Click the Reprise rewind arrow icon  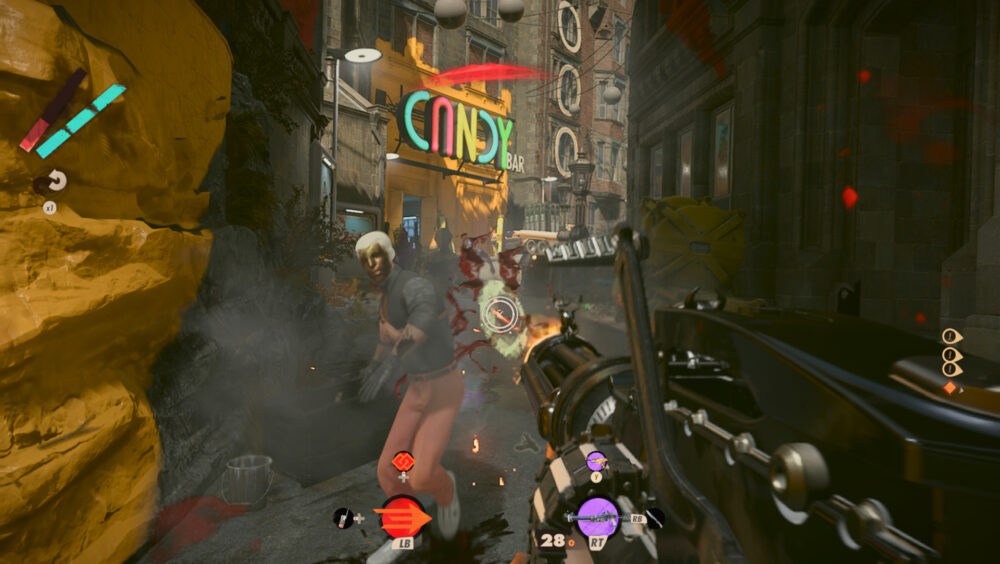point(55,181)
